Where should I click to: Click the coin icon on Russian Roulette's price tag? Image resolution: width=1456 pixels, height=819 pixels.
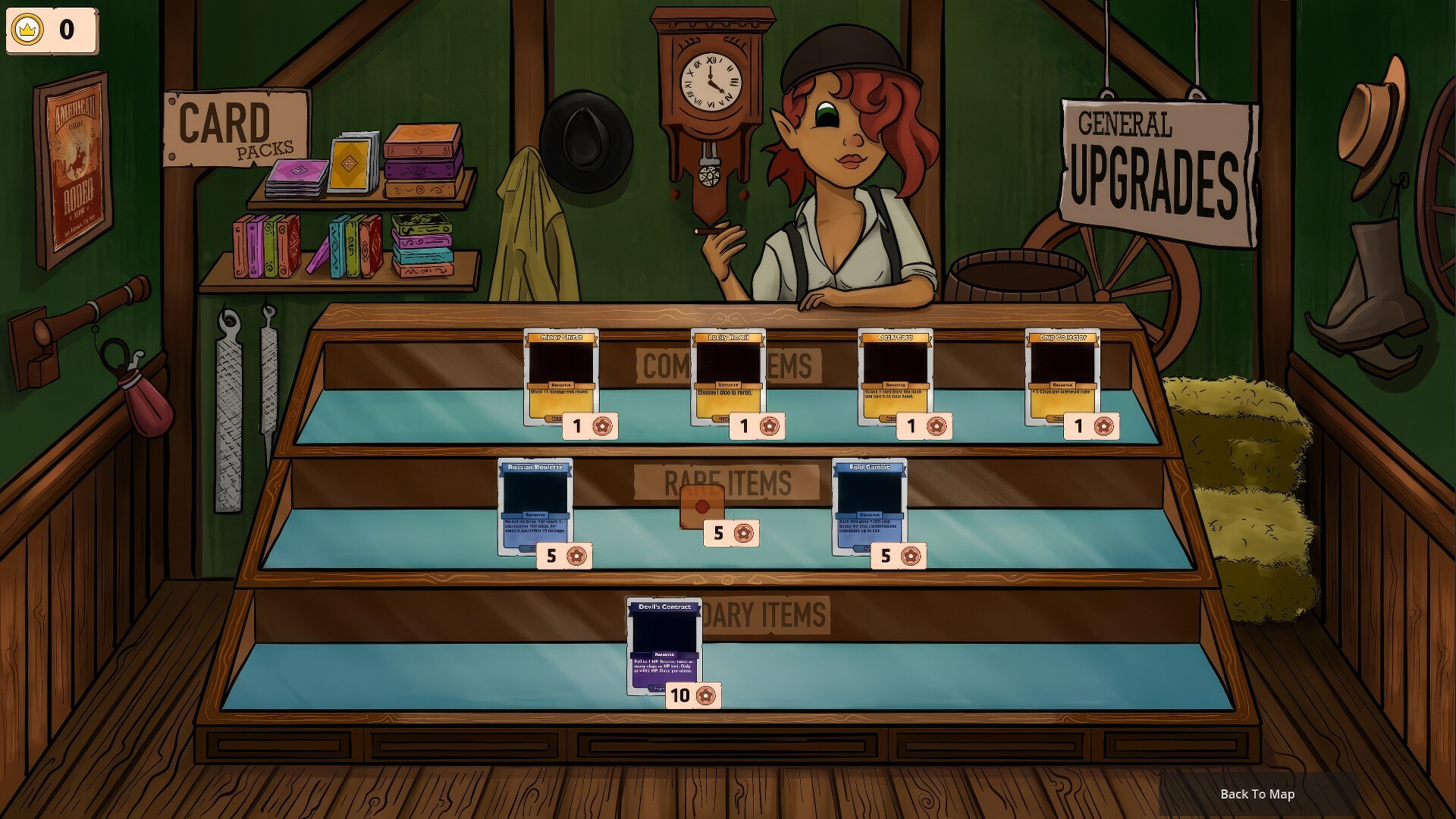[x=576, y=557]
